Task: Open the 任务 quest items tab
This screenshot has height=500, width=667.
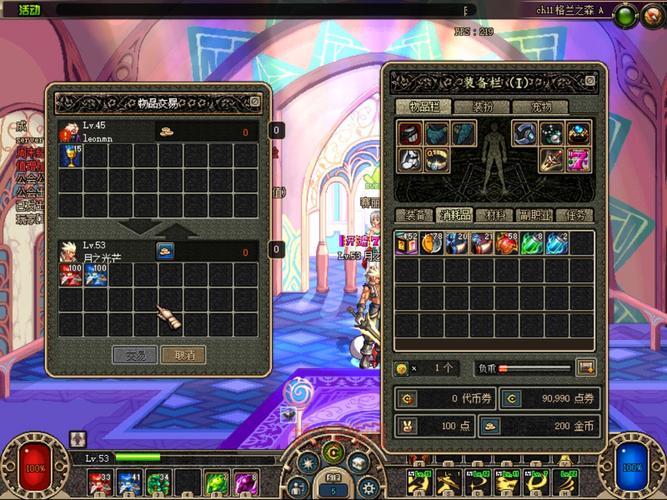Action: point(574,215)
